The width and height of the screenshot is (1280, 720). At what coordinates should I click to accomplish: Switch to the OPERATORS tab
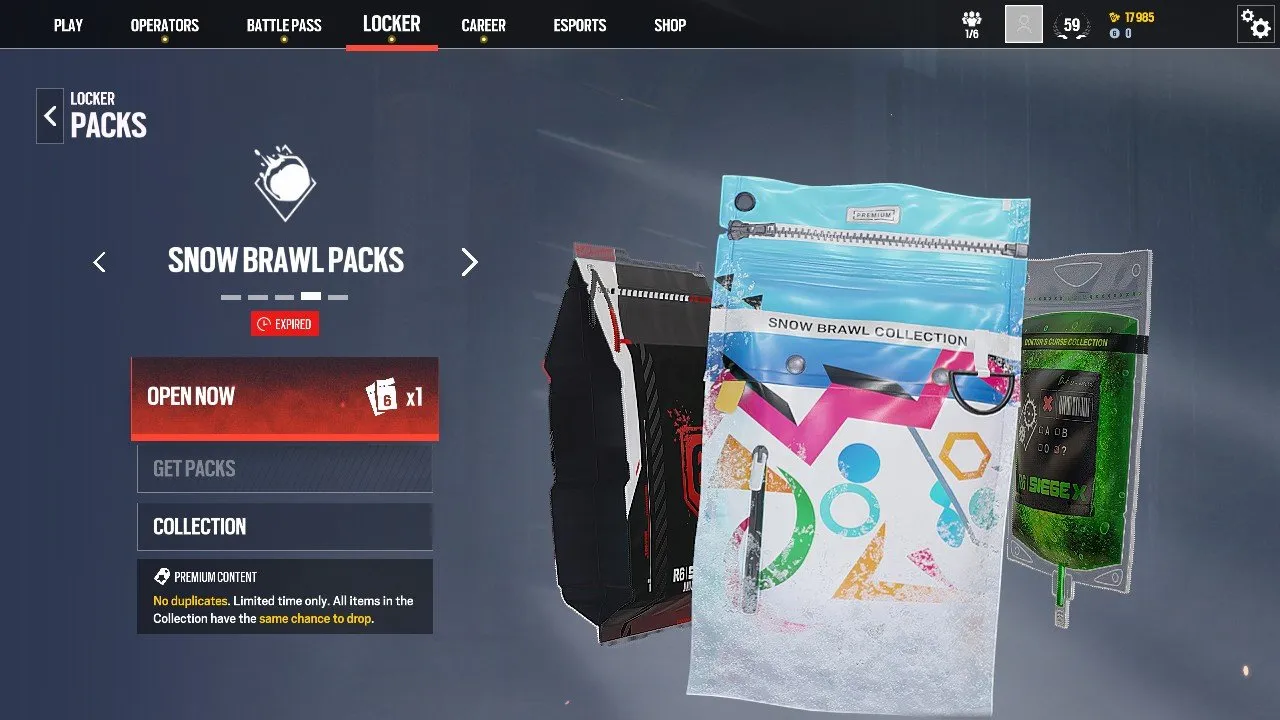tap(165, 25)
